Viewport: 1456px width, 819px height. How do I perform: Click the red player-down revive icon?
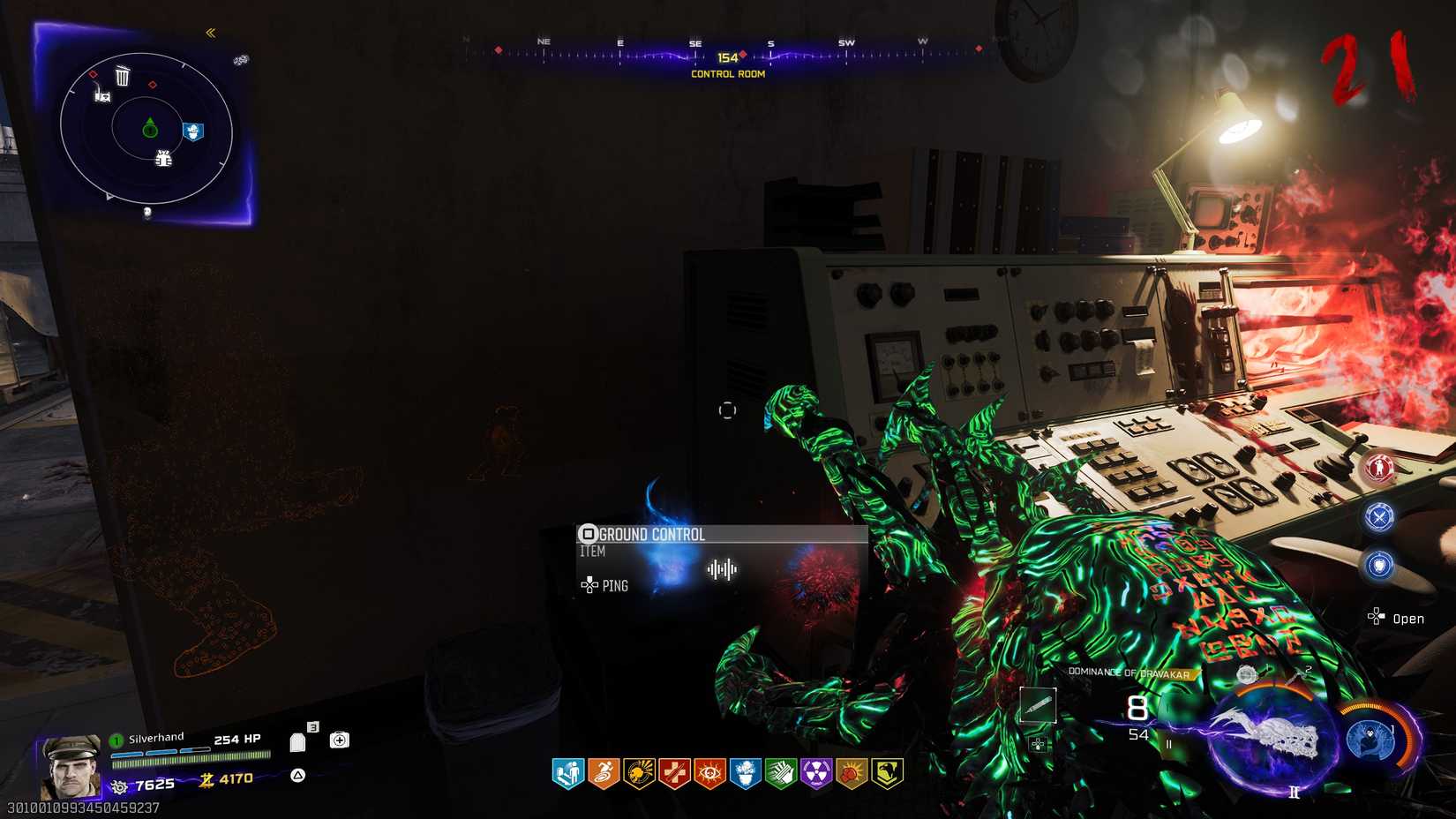pos(1381,466)
